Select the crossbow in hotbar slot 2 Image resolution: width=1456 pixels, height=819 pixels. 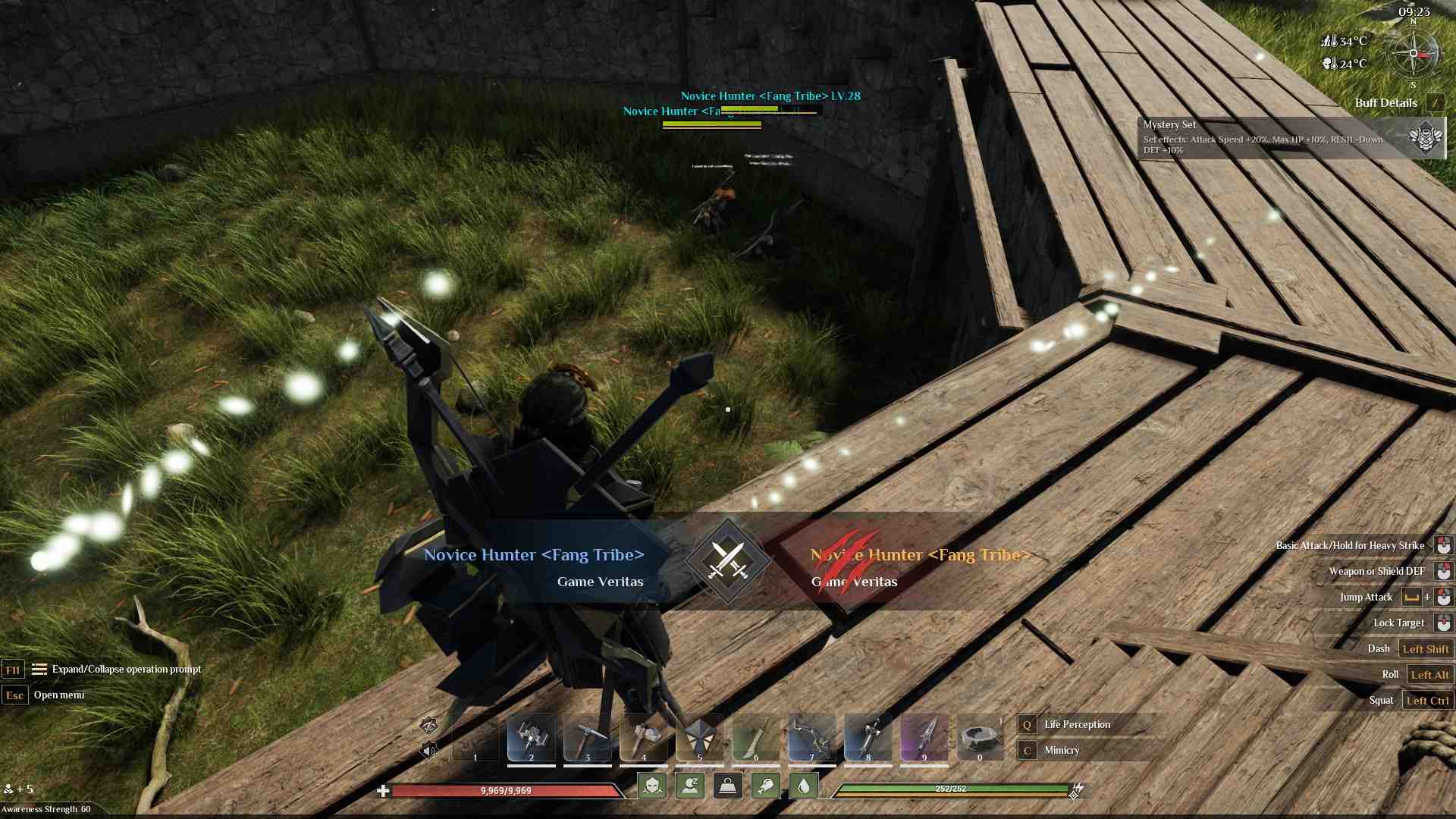pyautogui.click(x=531, y=736)
